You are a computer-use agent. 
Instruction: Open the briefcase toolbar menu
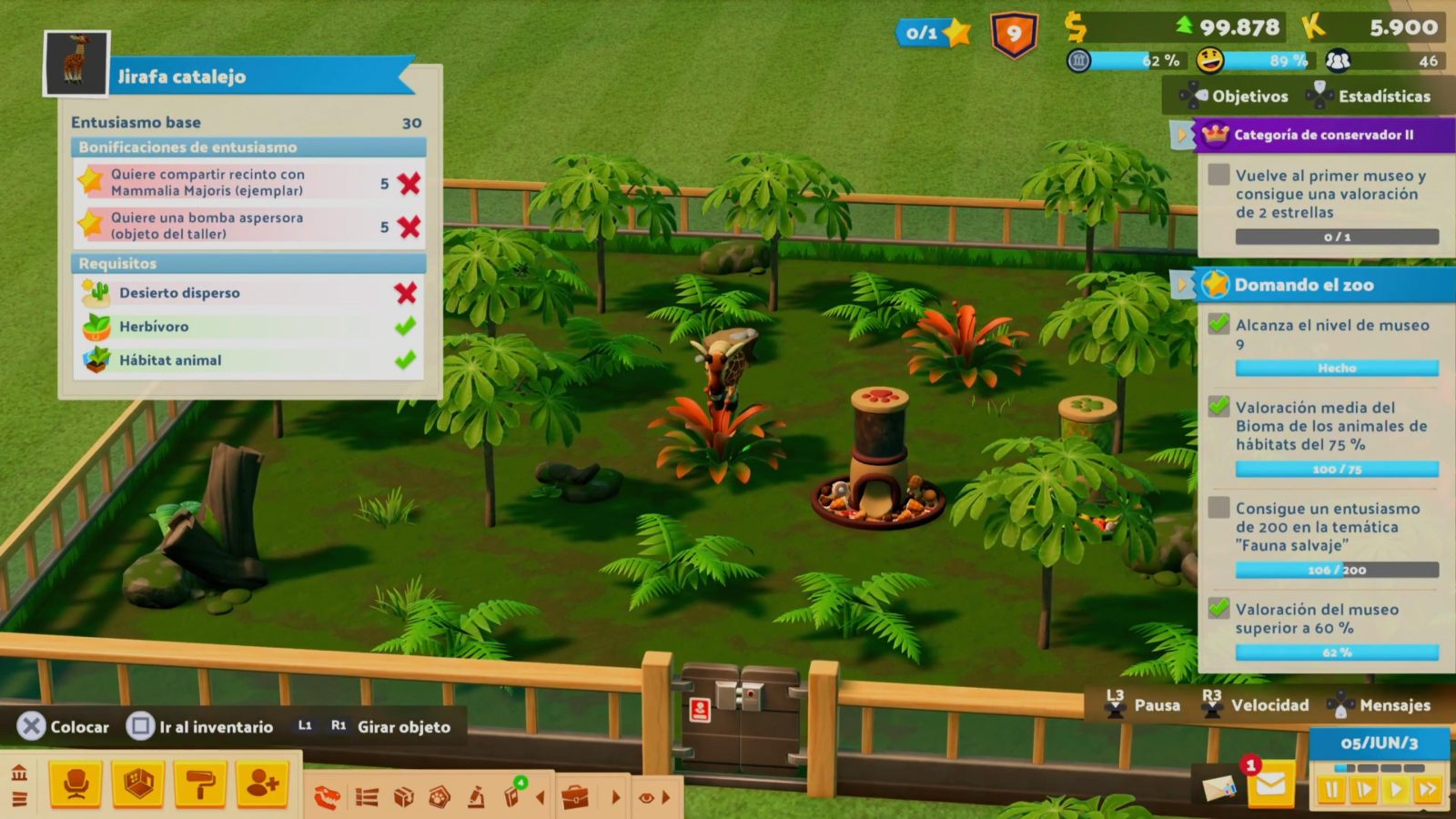[x=575, y=798]
